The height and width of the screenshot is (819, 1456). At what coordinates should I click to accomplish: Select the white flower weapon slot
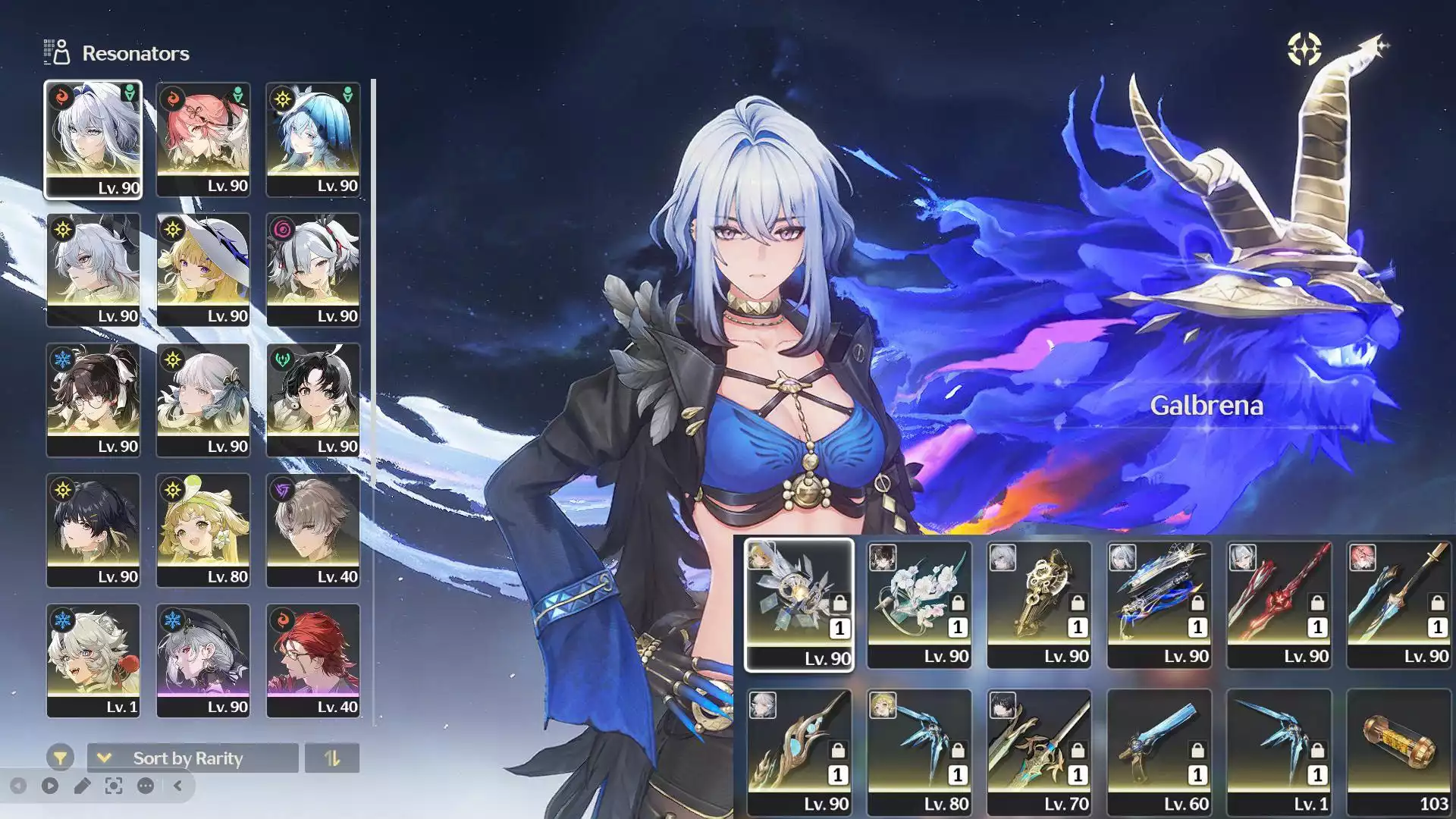tap(918, 604)
